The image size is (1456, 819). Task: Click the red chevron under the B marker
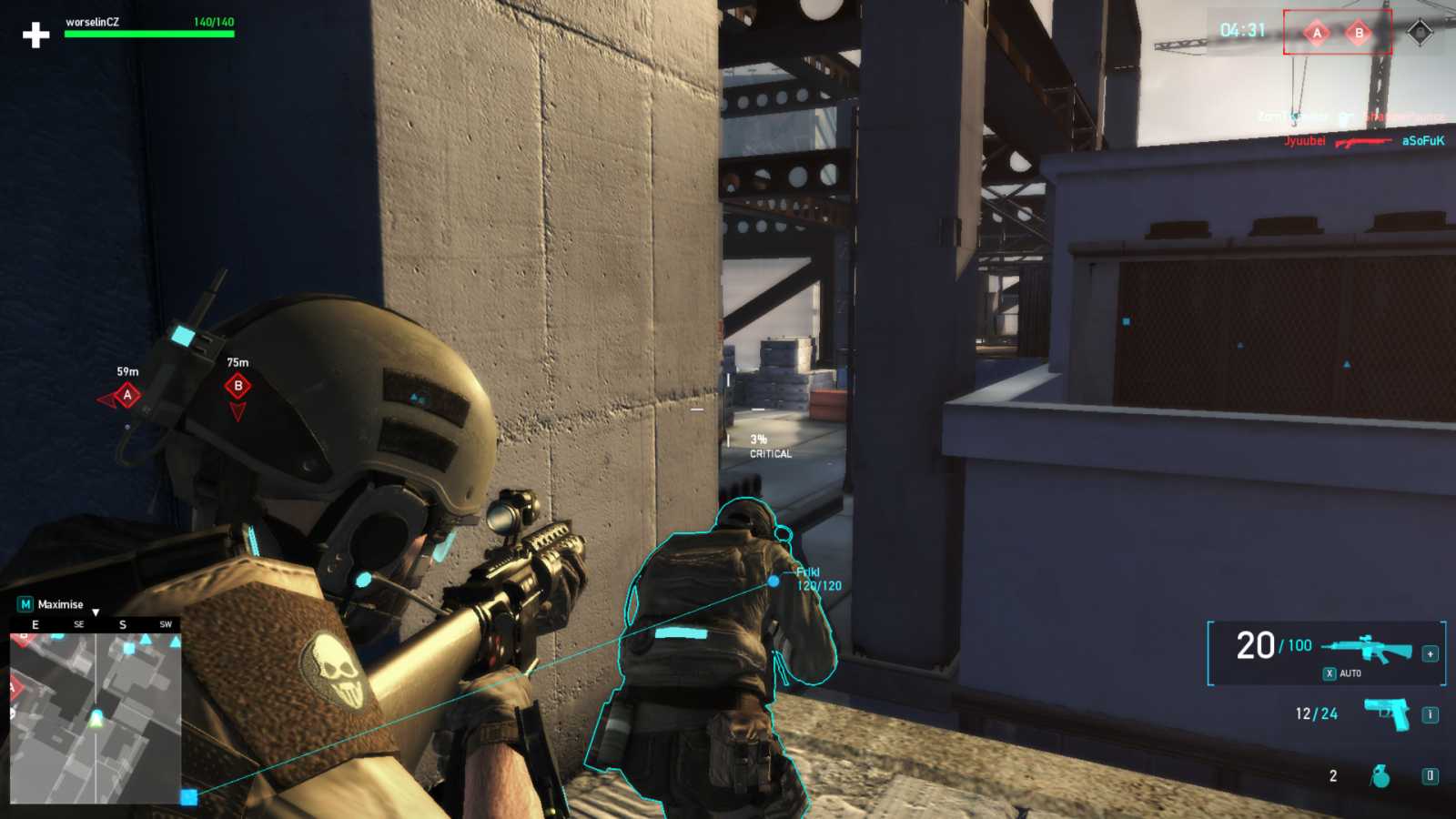(237, 412)
